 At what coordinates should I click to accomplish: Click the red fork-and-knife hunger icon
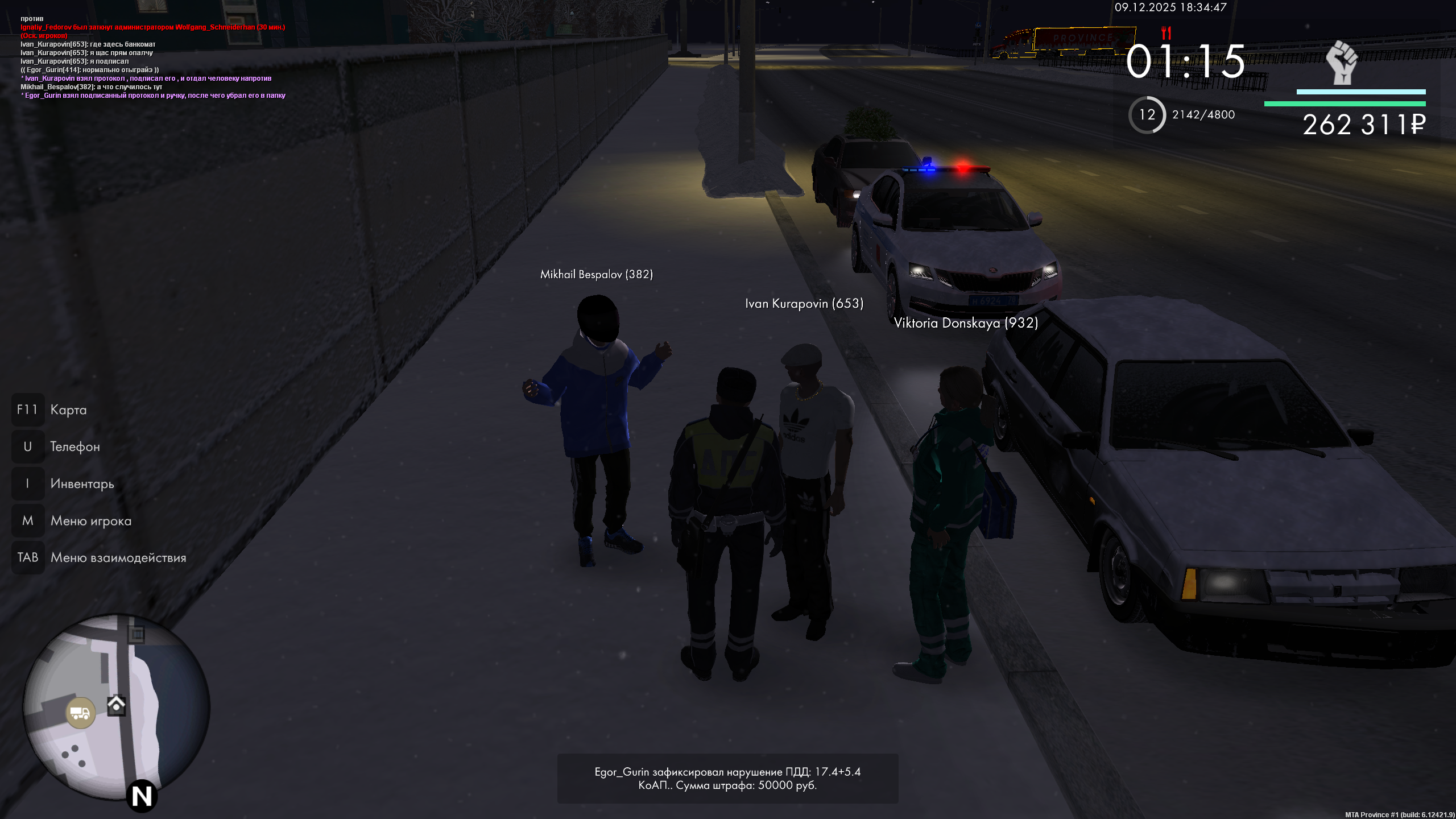pyautogui.click(x=1166, y=32)
